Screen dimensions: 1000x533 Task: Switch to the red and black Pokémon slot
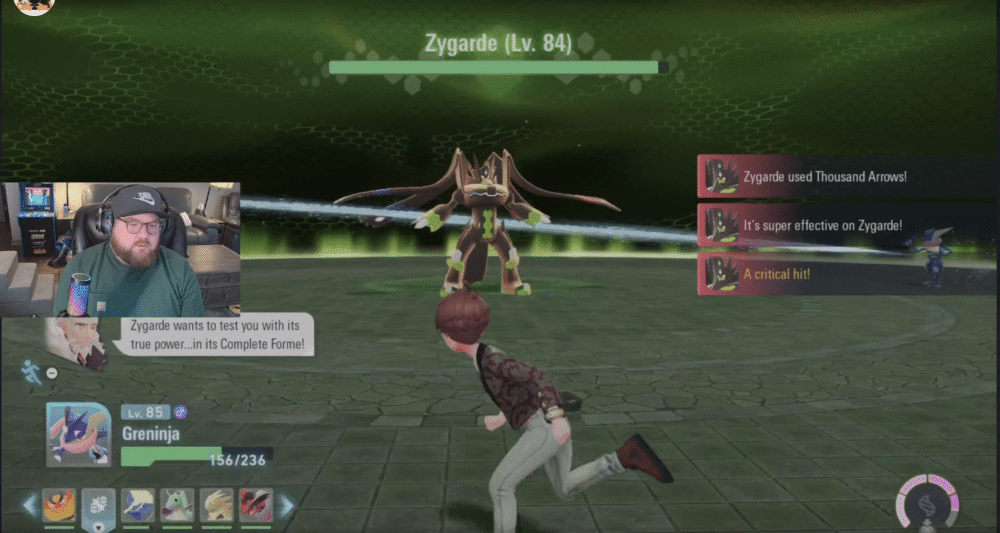pyautogui.click(x=256, y=505)
